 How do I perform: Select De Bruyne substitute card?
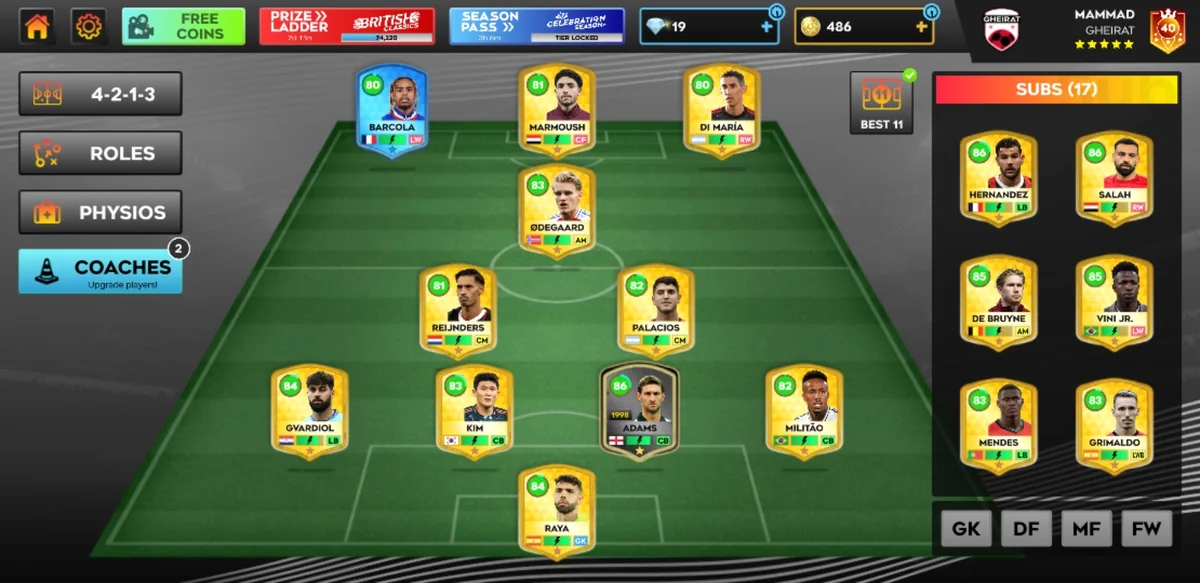[998, 303]
